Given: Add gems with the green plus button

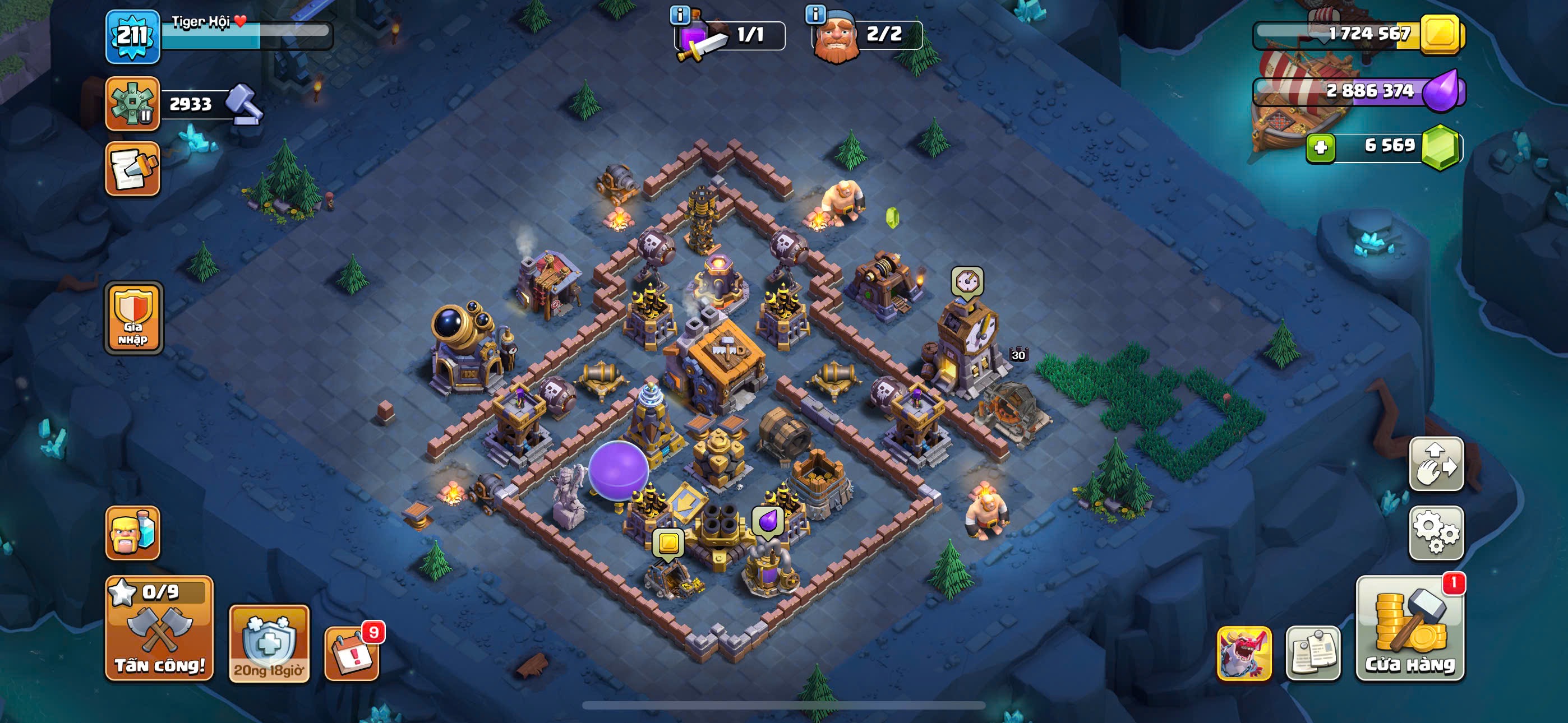Looking at the screenshot, I should pyautogui.click(x=1320, y=147).
